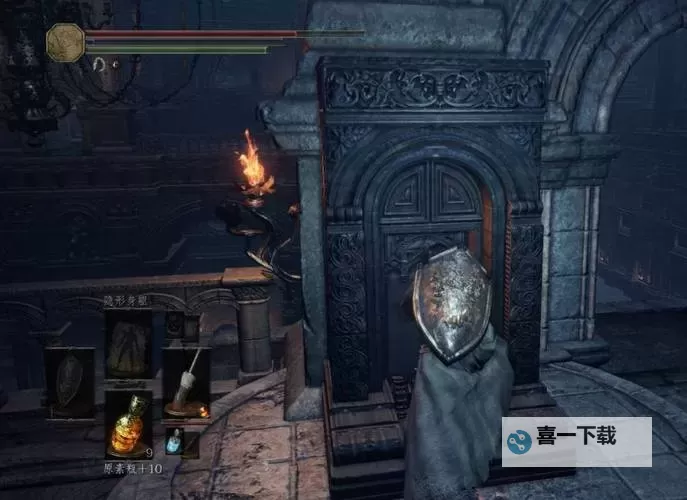Click the octagonal gold covenant emblem

click(65, 43)
